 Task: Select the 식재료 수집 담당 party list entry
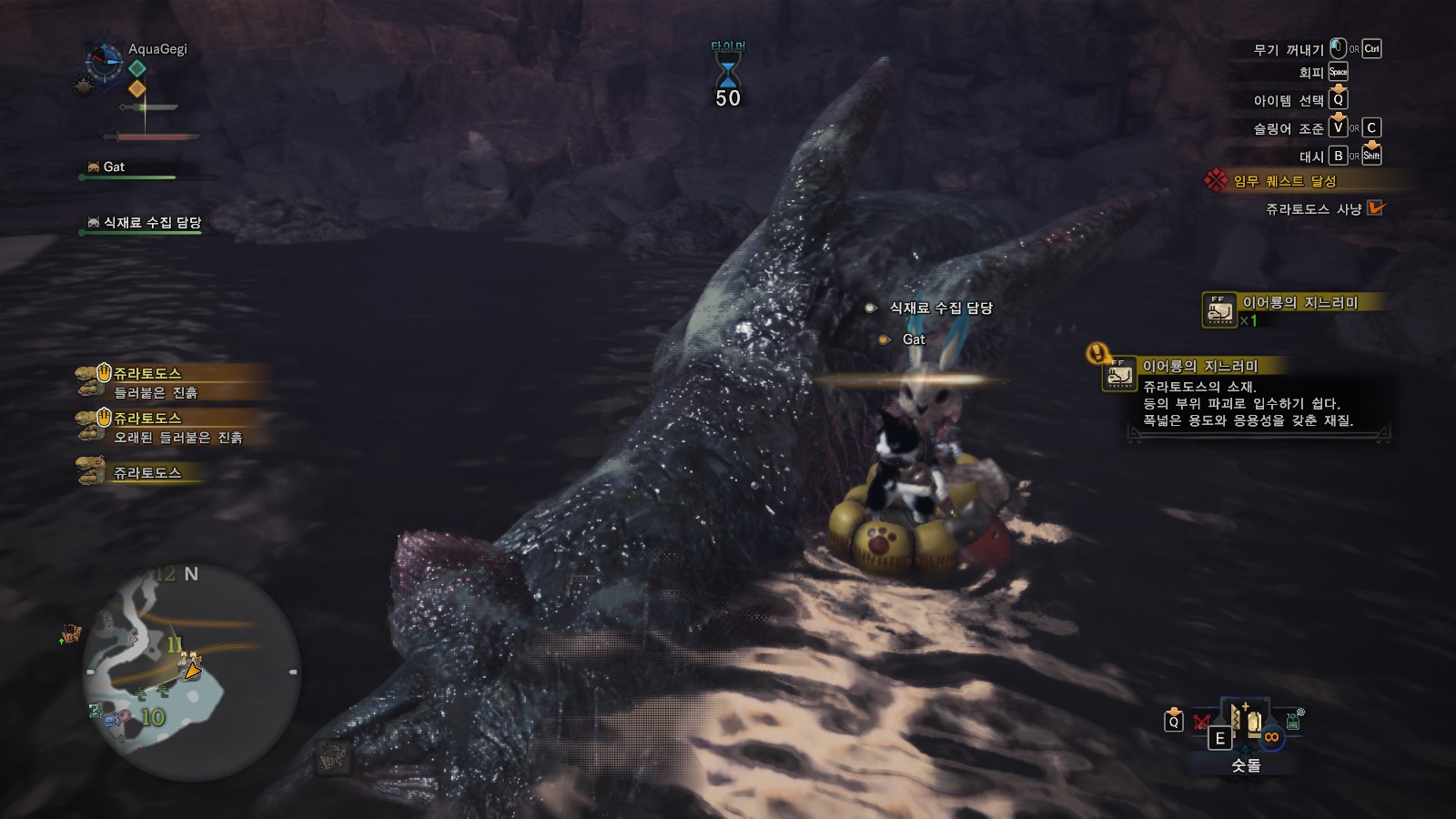pyautogui.click(x=151, y=223)
